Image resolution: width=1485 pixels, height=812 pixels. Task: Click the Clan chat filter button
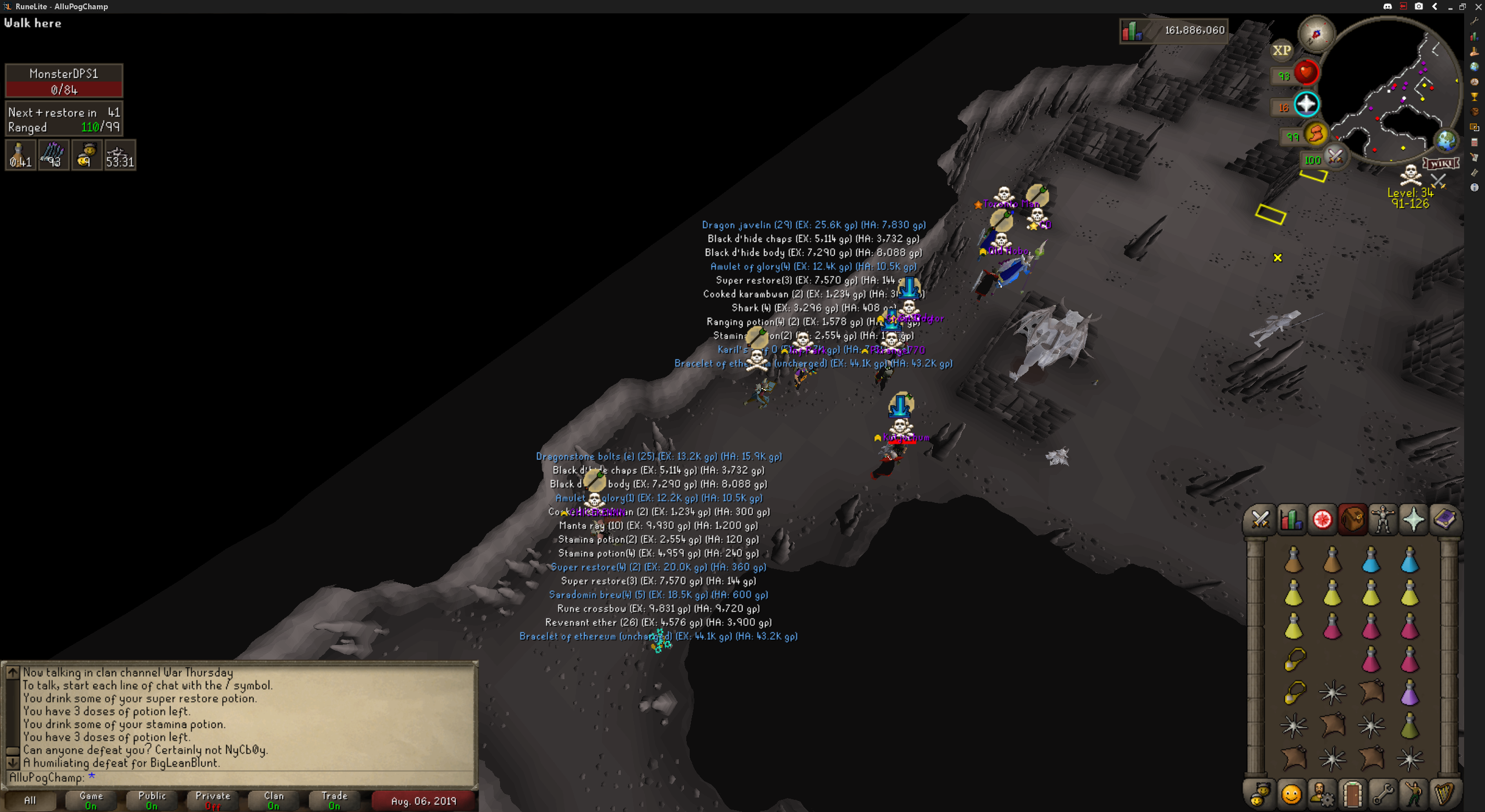274,800
